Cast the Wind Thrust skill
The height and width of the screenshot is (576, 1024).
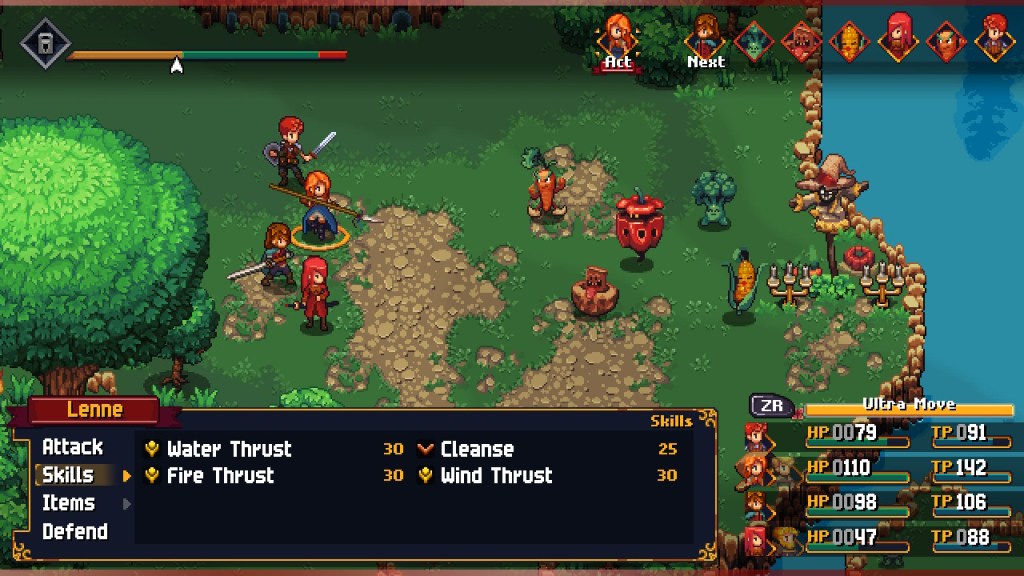[x=496, y=476]
